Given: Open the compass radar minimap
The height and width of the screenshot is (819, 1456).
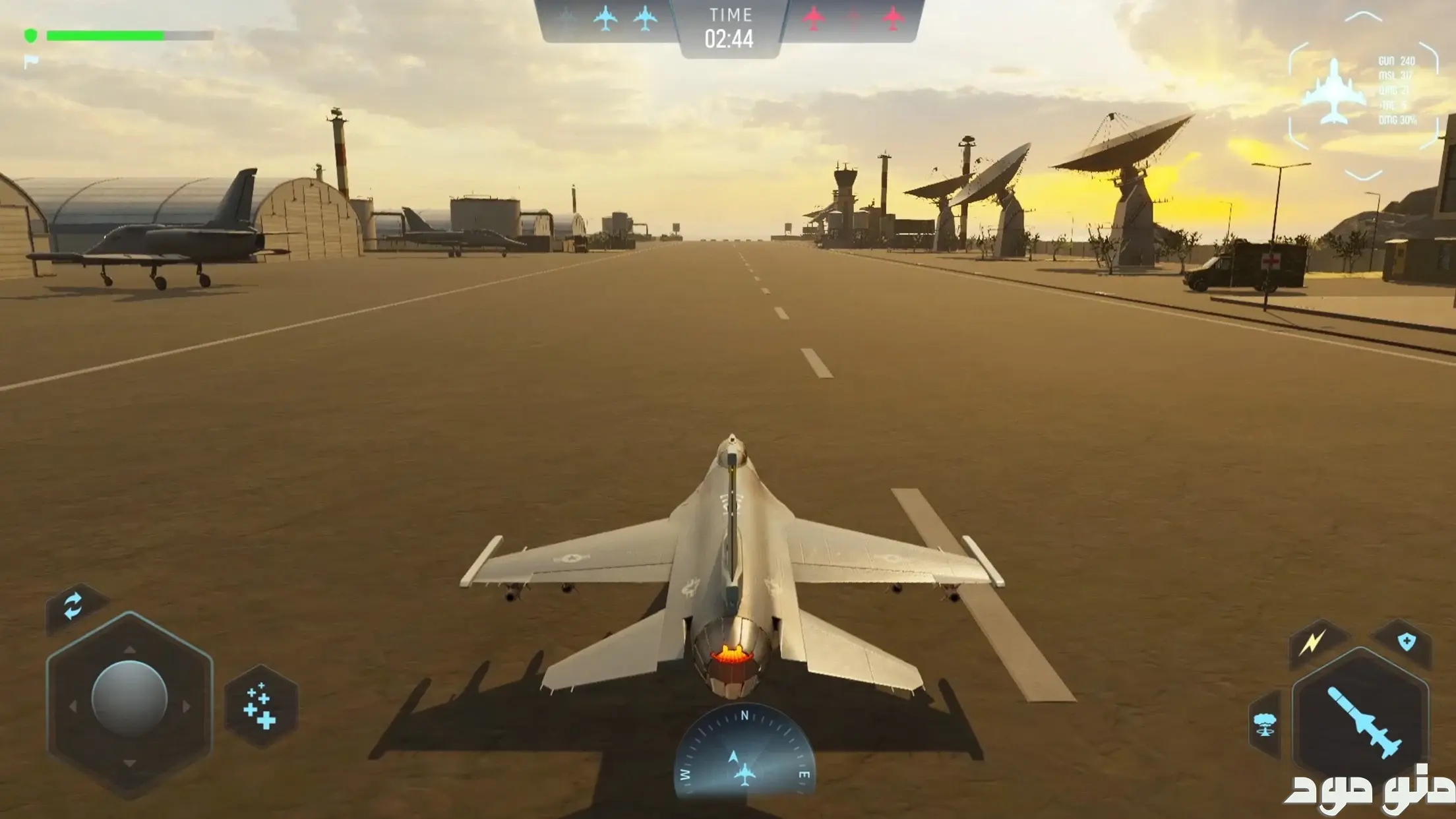Looking at the screenshot, I should click(744, 752).
